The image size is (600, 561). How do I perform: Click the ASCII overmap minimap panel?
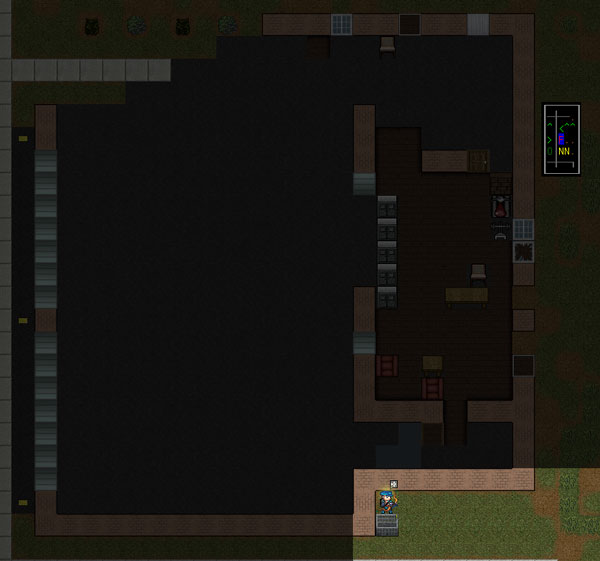561,139
